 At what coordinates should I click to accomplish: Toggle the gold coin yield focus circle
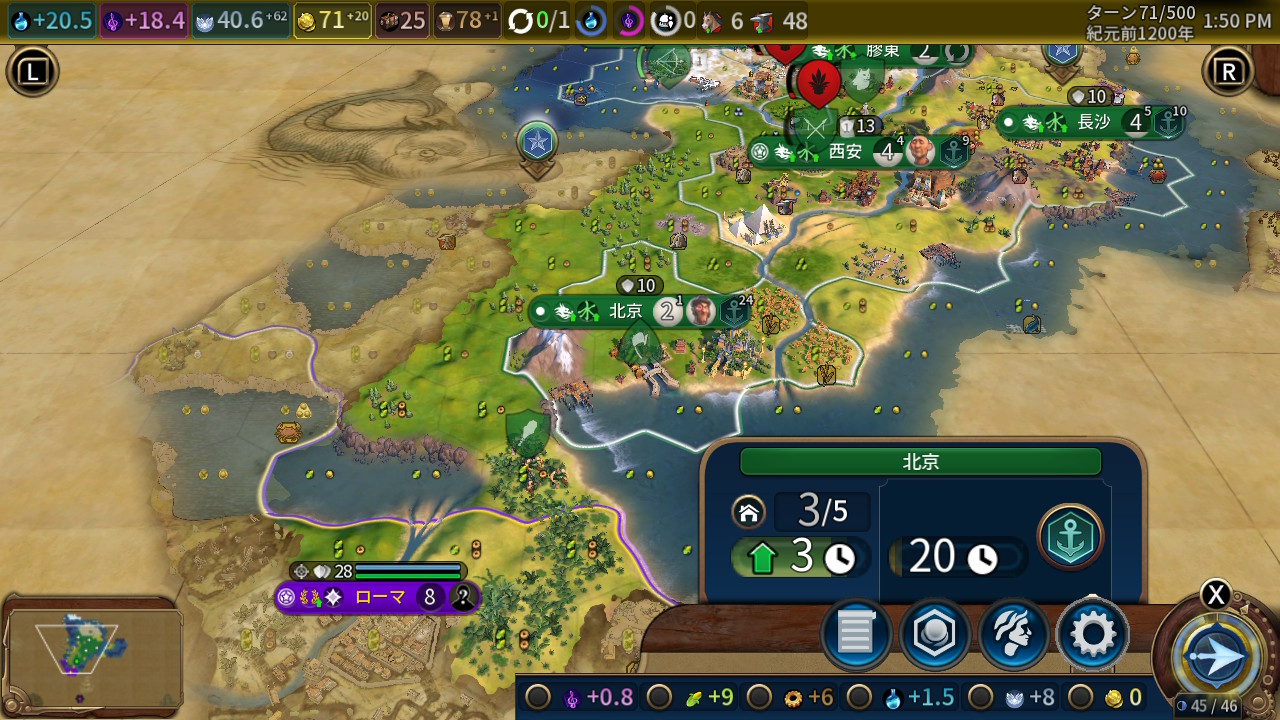[x=1080, y=697]
